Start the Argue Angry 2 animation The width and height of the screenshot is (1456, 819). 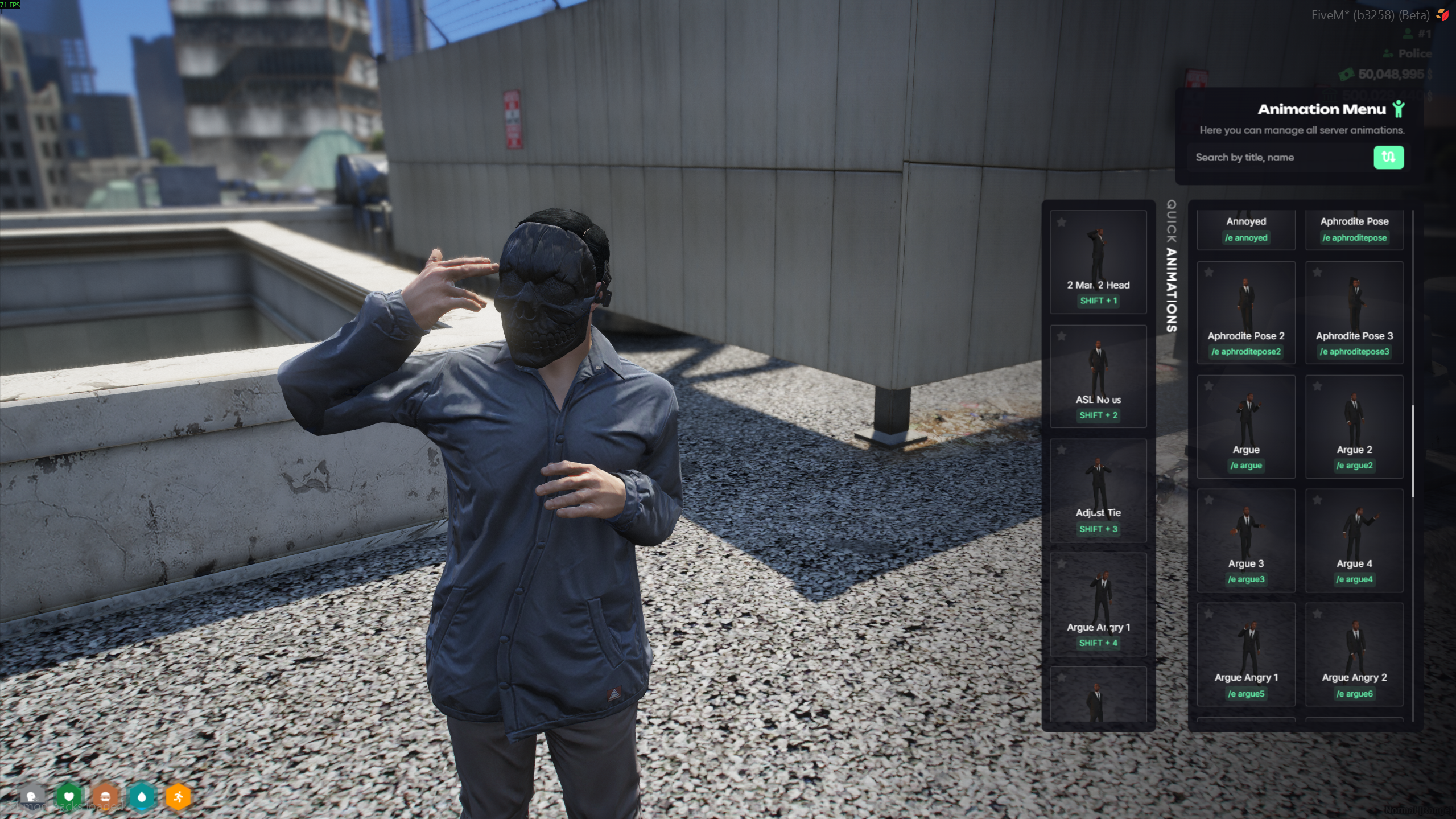pos(1354,655)
